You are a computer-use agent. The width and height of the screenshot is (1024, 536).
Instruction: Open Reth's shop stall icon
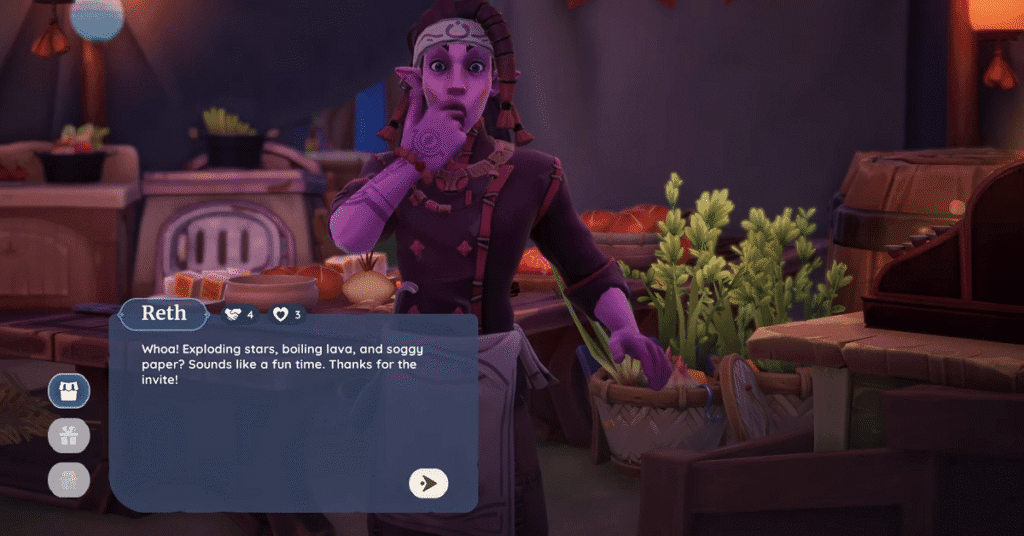click(x=69, y=389)
